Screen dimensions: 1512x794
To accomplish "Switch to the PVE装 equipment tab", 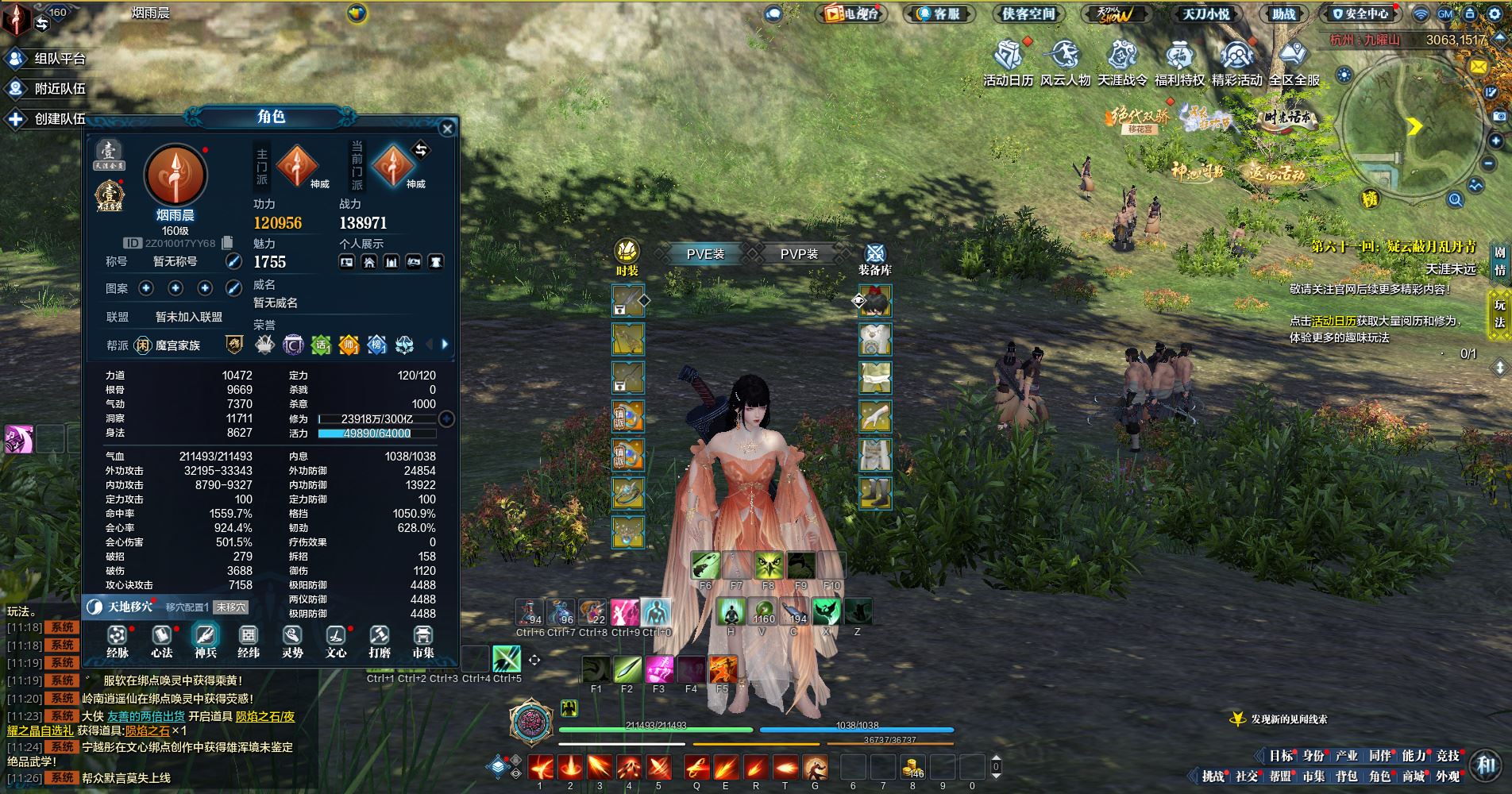I will [x=705, y=254].
